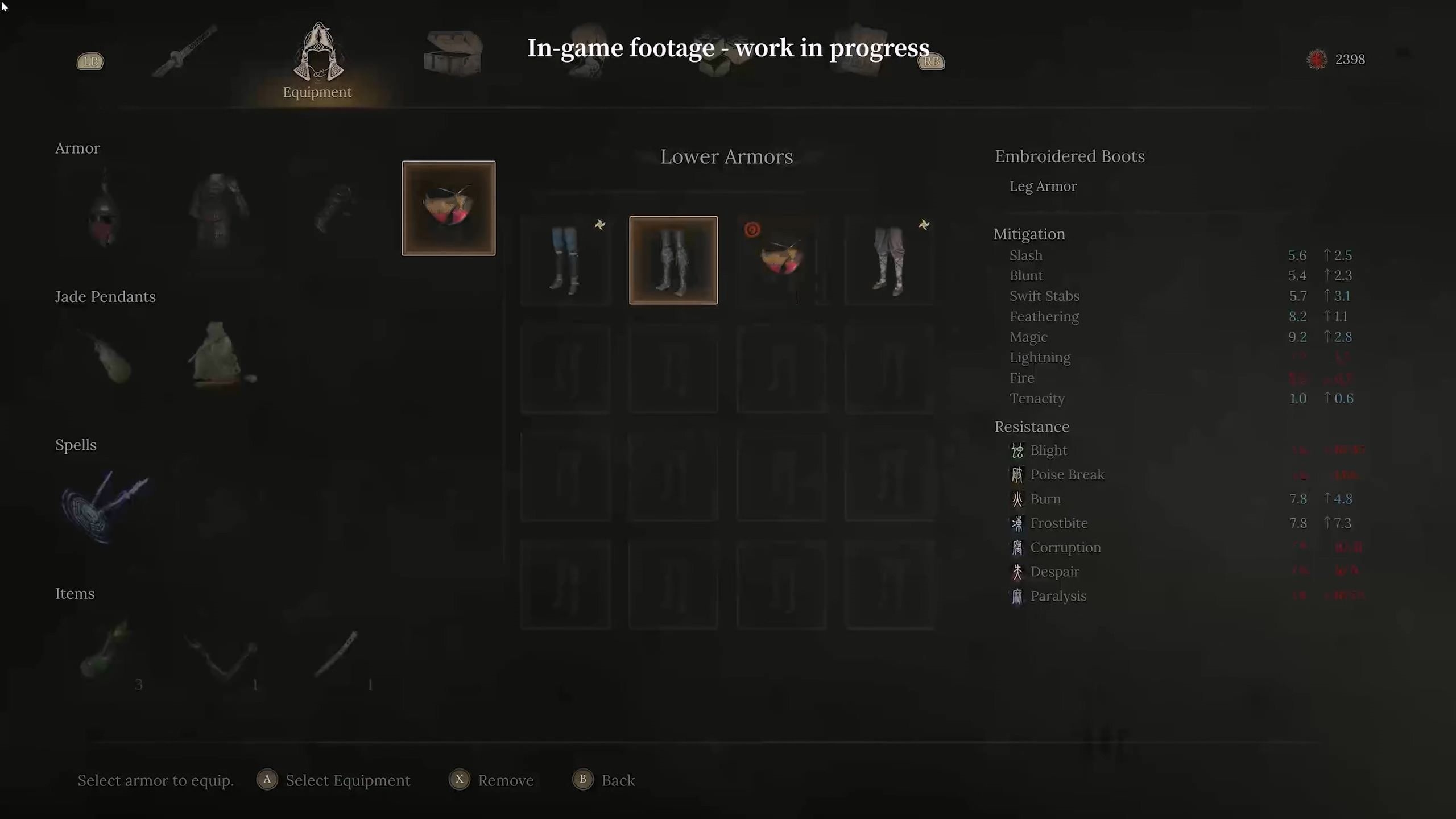Equip the blue trousers leg armor
This screenshot has height=819, width=1456.
[x=565, y=260]
